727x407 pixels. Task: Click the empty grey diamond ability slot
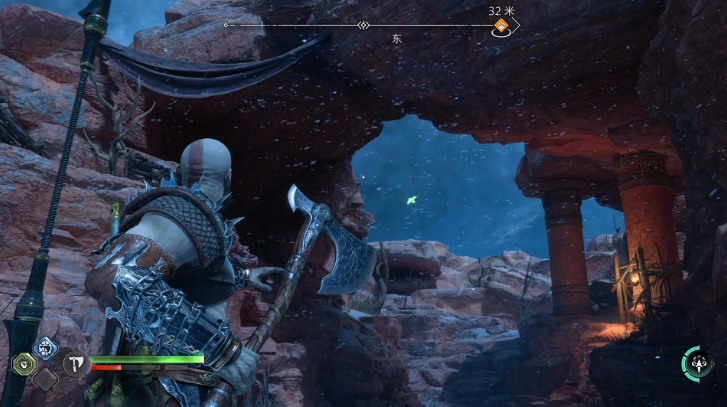(45, 379)
